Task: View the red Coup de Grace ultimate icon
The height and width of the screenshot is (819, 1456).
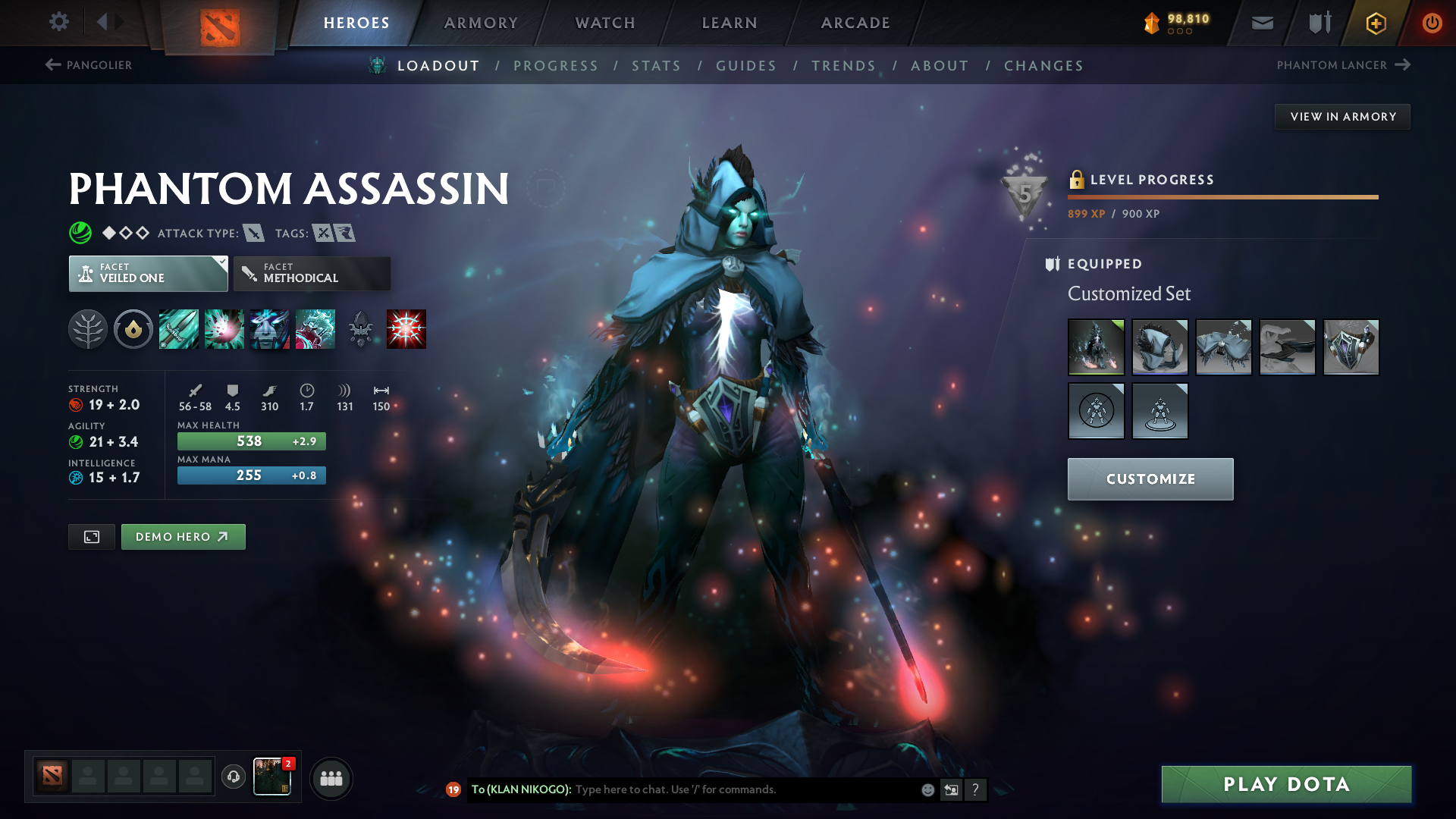Action: coord(406,328)
